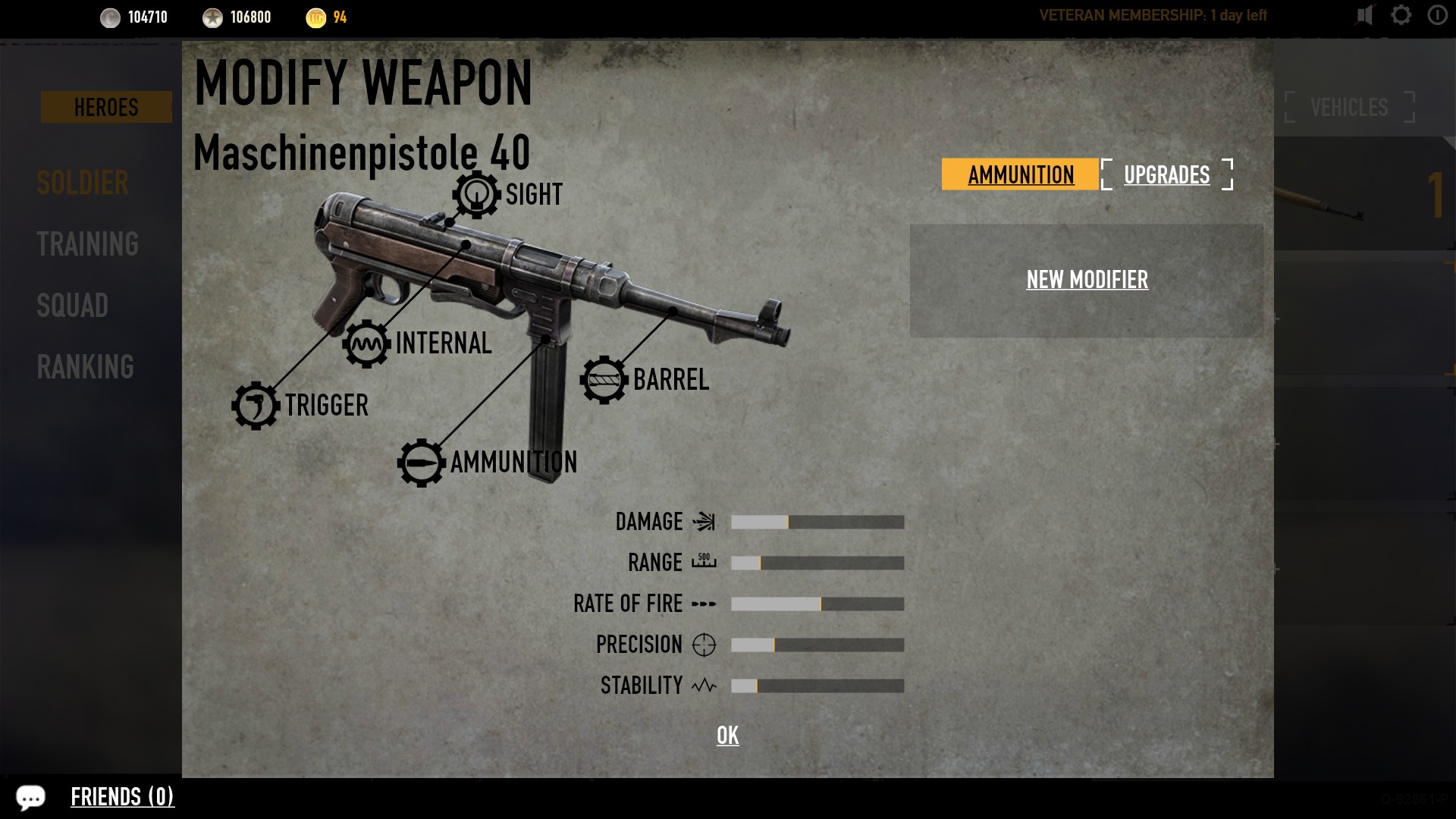Click the power quit icon
Screen dimensions: 1456x819
tap(1437, 15)
